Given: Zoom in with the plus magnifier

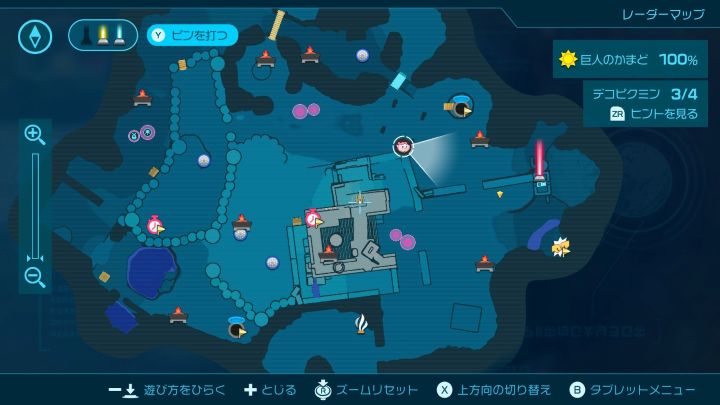Looking at the screenshot, I should click(x=35, y=135).
